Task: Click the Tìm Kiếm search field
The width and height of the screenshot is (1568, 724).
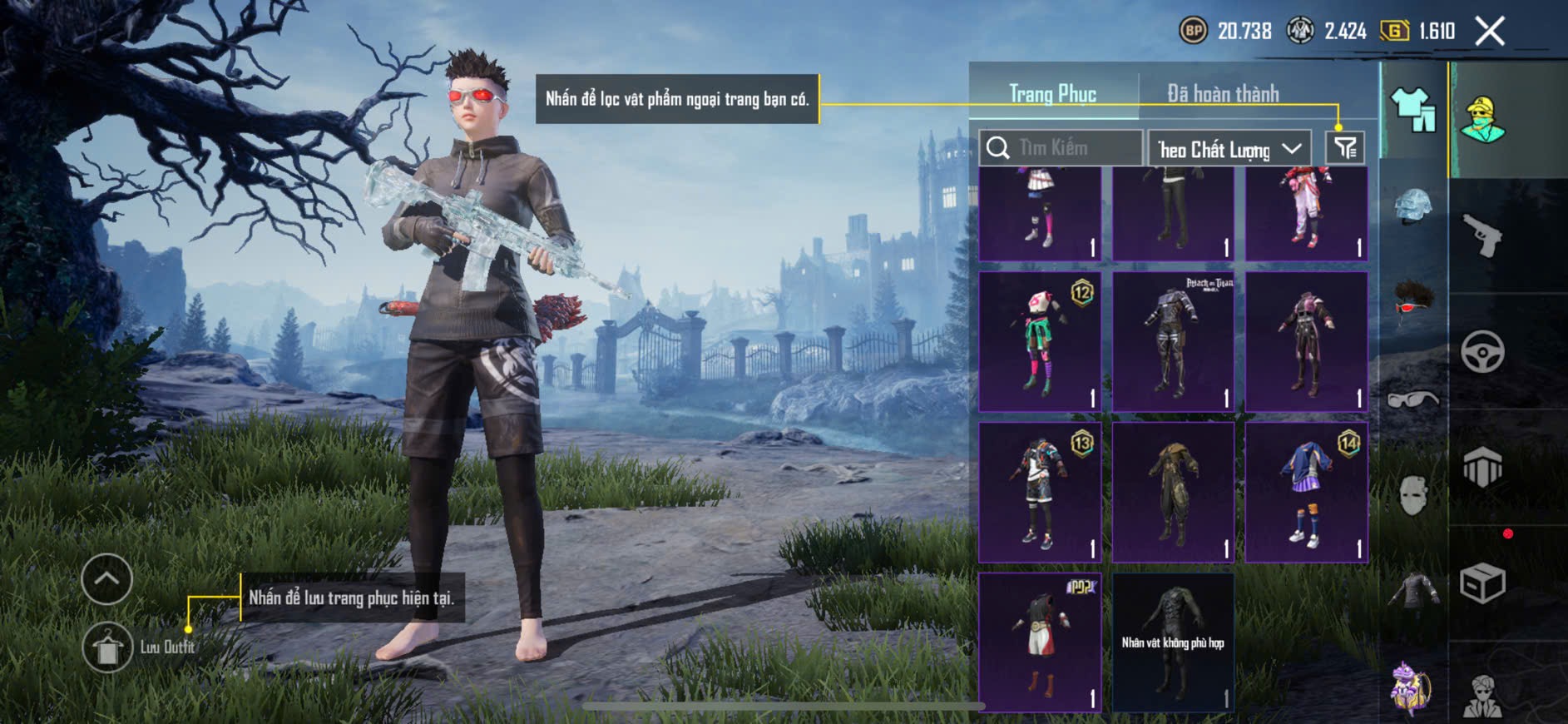Action: 1061,148
